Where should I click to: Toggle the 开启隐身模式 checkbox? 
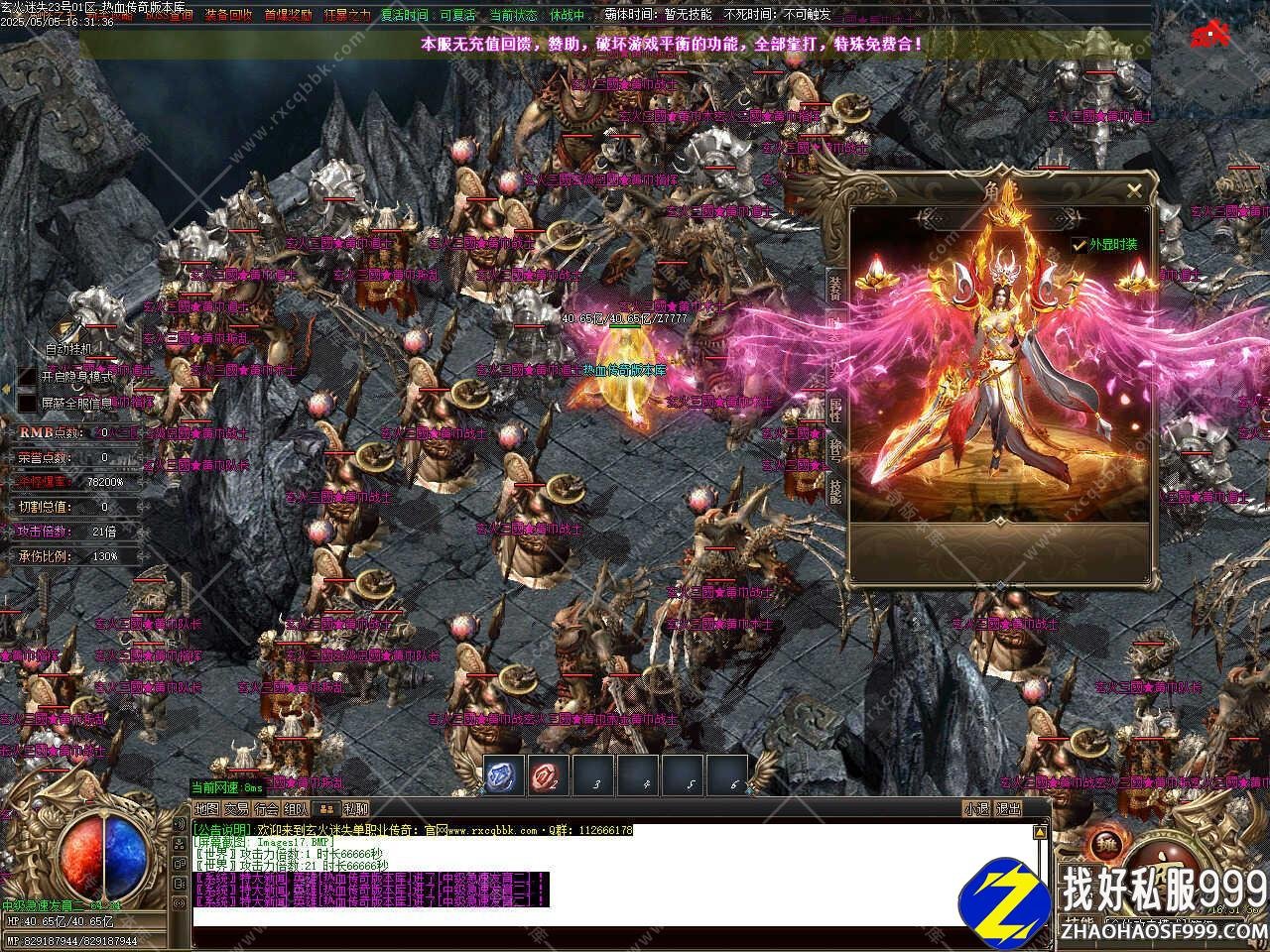click(x=27, y=377)
